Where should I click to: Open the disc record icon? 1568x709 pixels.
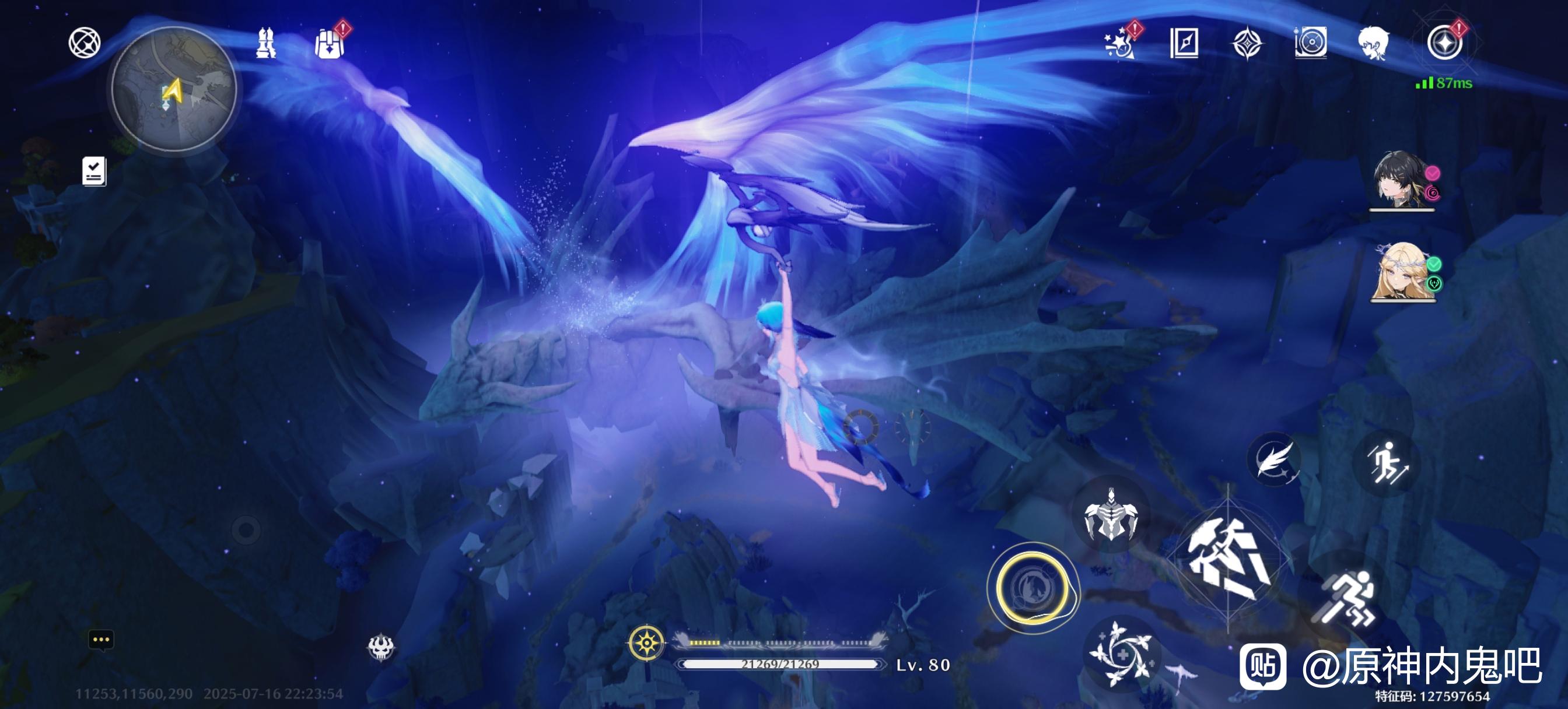click(x=1311, y=43)
